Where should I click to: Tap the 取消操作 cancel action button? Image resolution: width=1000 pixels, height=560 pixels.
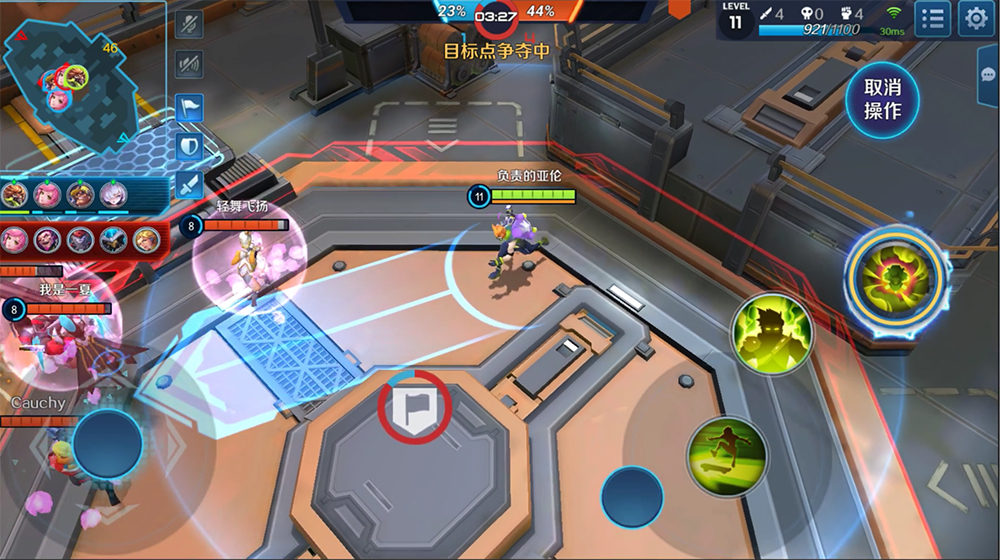pyautogui.click(x=882, y=98)
